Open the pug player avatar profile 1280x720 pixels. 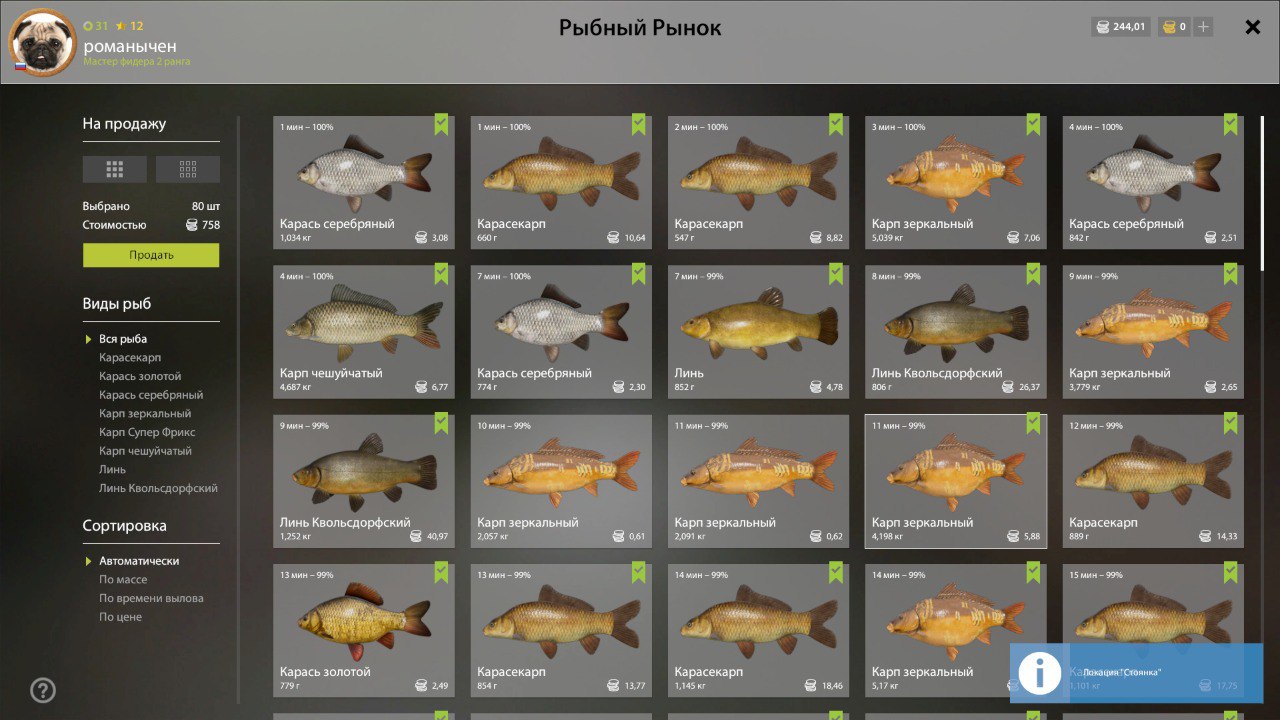(x=42, y=42)
